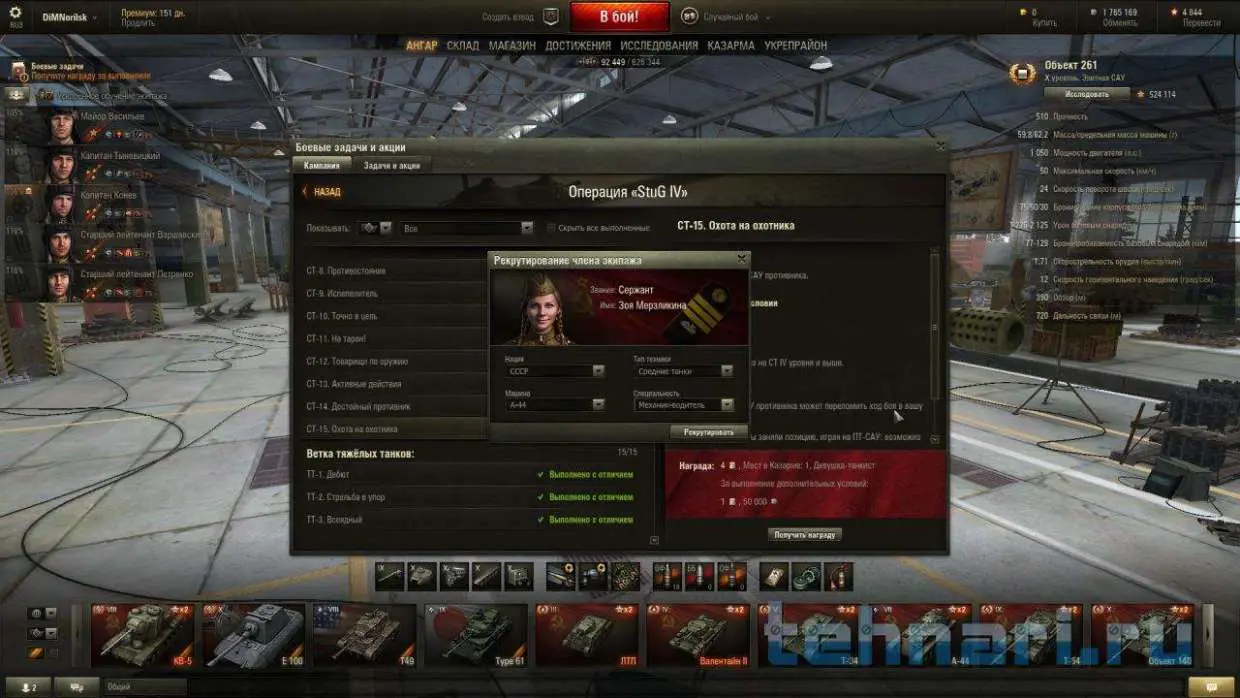Open the Нация dropdown showing СССР
The image size is (1240, 698).
point(555,371)
